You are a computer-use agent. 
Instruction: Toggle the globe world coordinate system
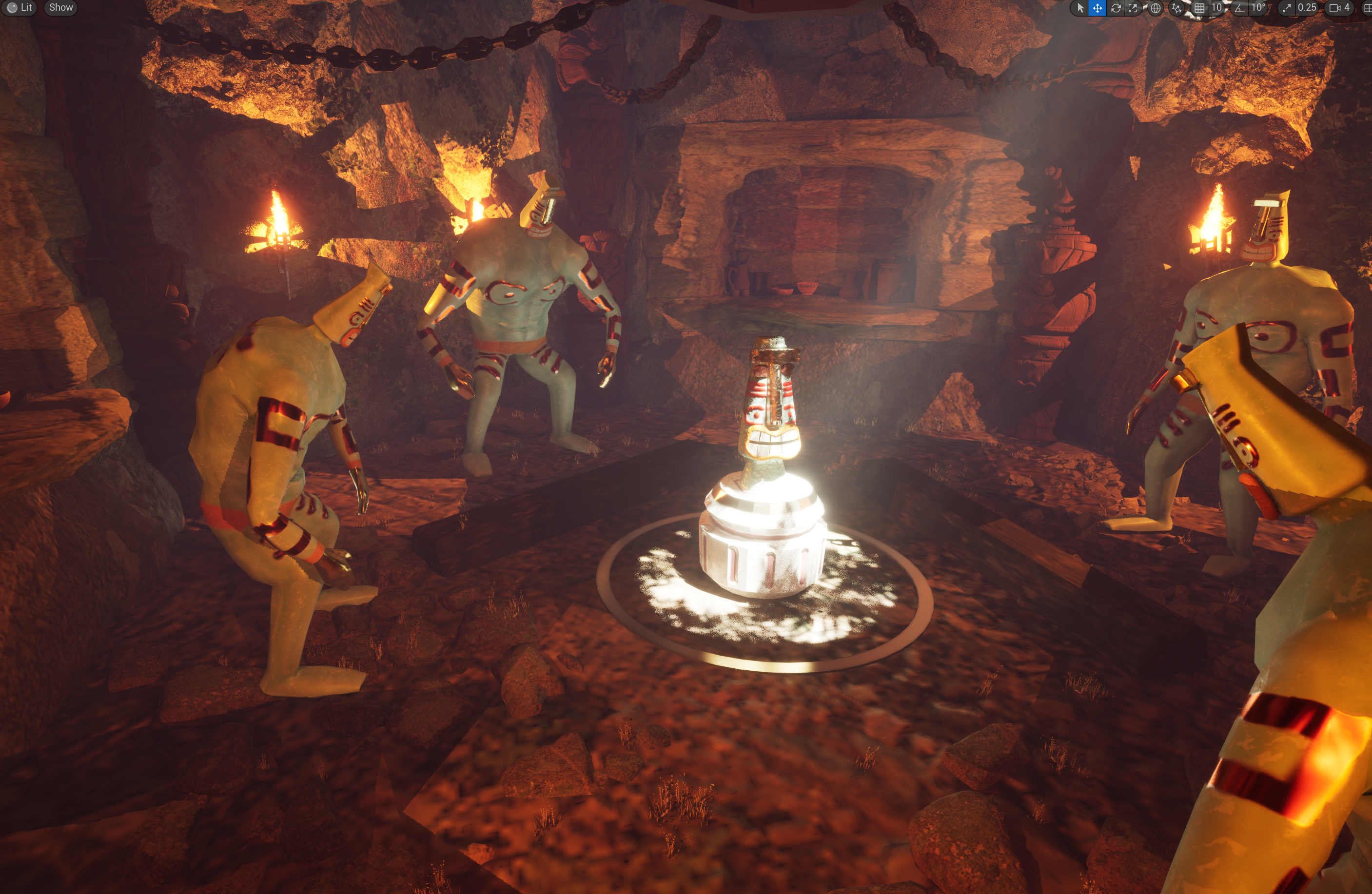[x=1155, y=8]
